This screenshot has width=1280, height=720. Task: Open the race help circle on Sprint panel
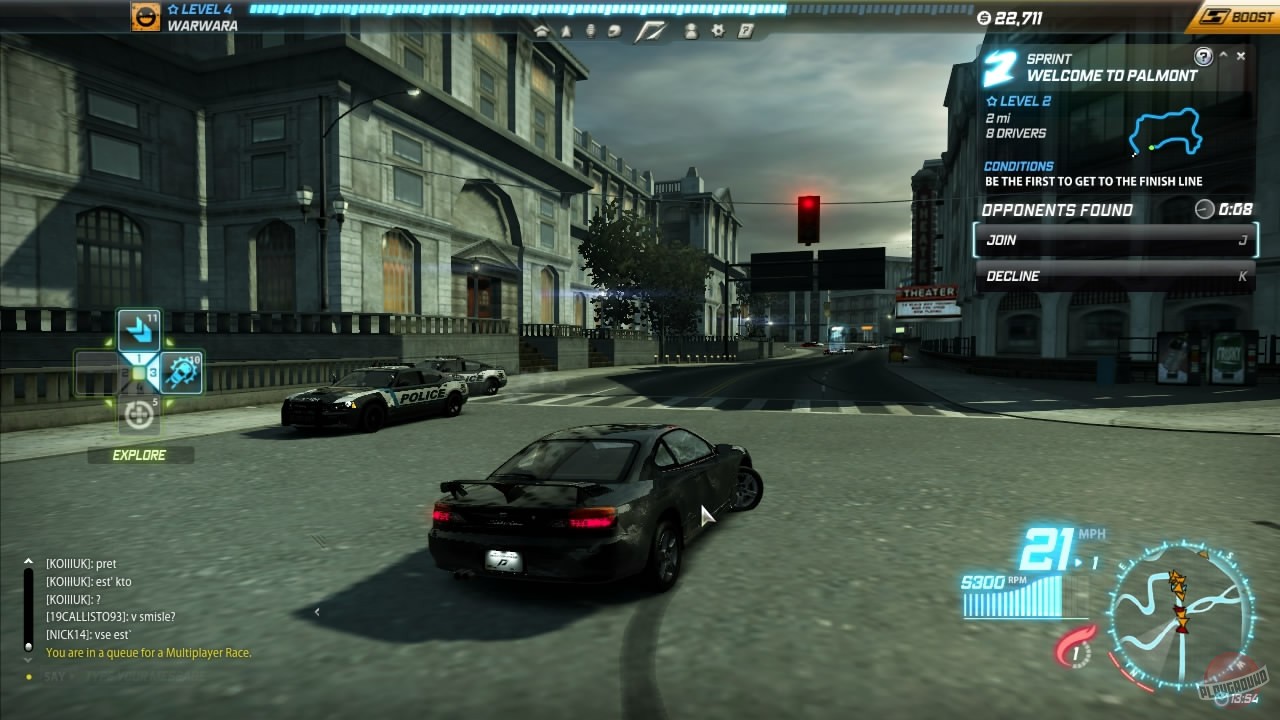[1203, 56]
